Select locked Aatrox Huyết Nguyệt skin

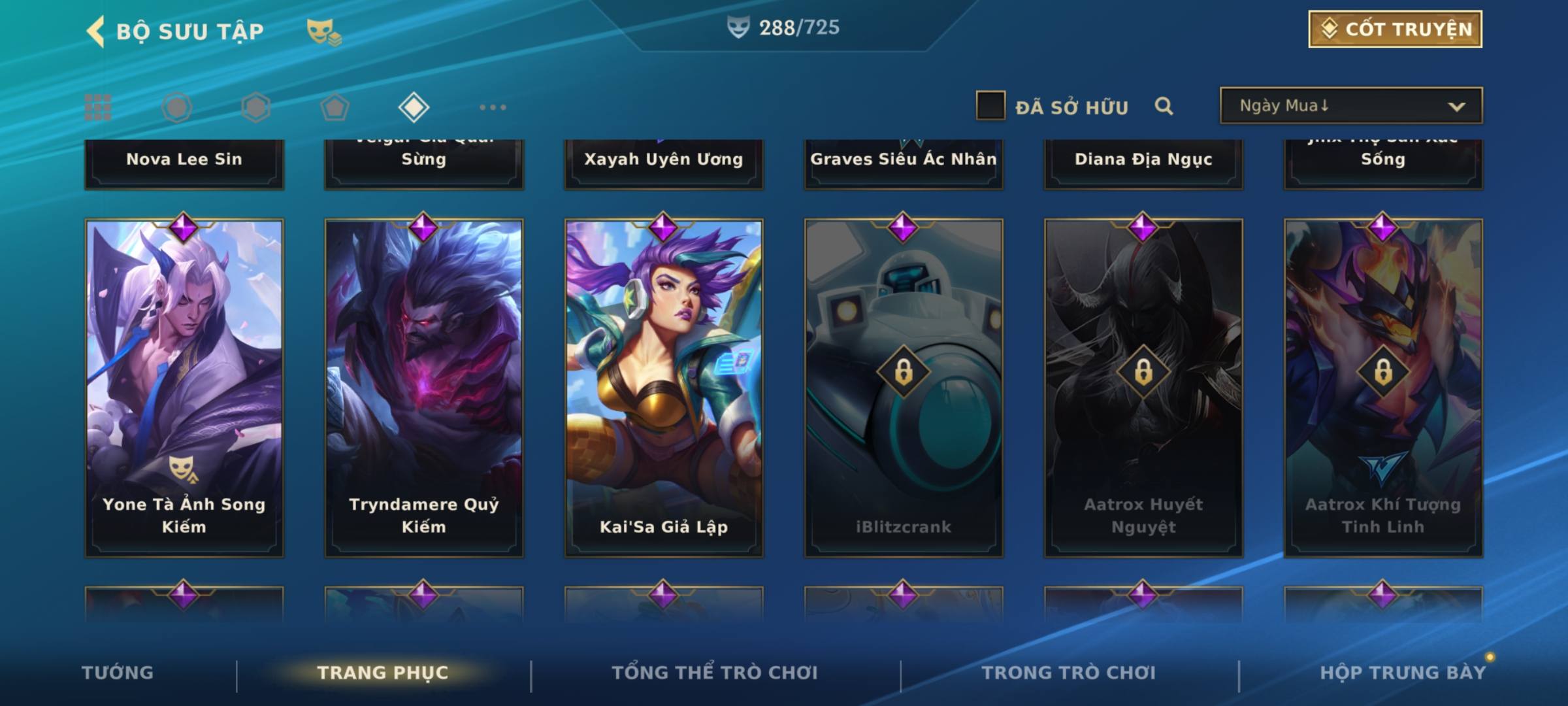1143,387
